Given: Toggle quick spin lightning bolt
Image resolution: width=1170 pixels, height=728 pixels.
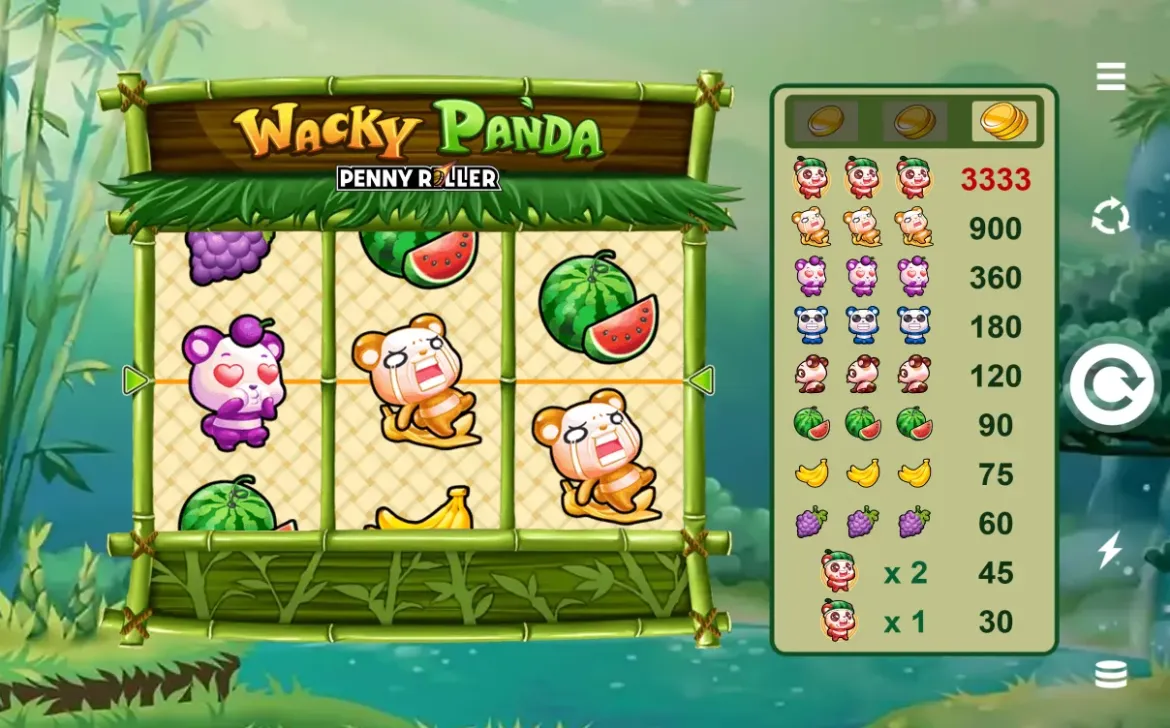Looking at the screenshot, I should (1111, 550).
